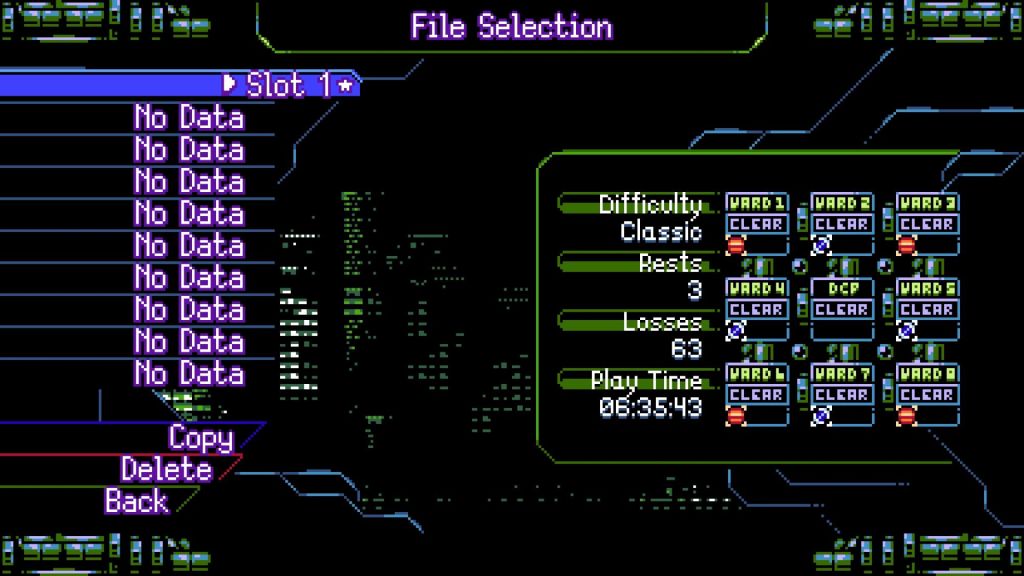Select Delete from the file menu
1024x576 pixels.
point(166,469)
